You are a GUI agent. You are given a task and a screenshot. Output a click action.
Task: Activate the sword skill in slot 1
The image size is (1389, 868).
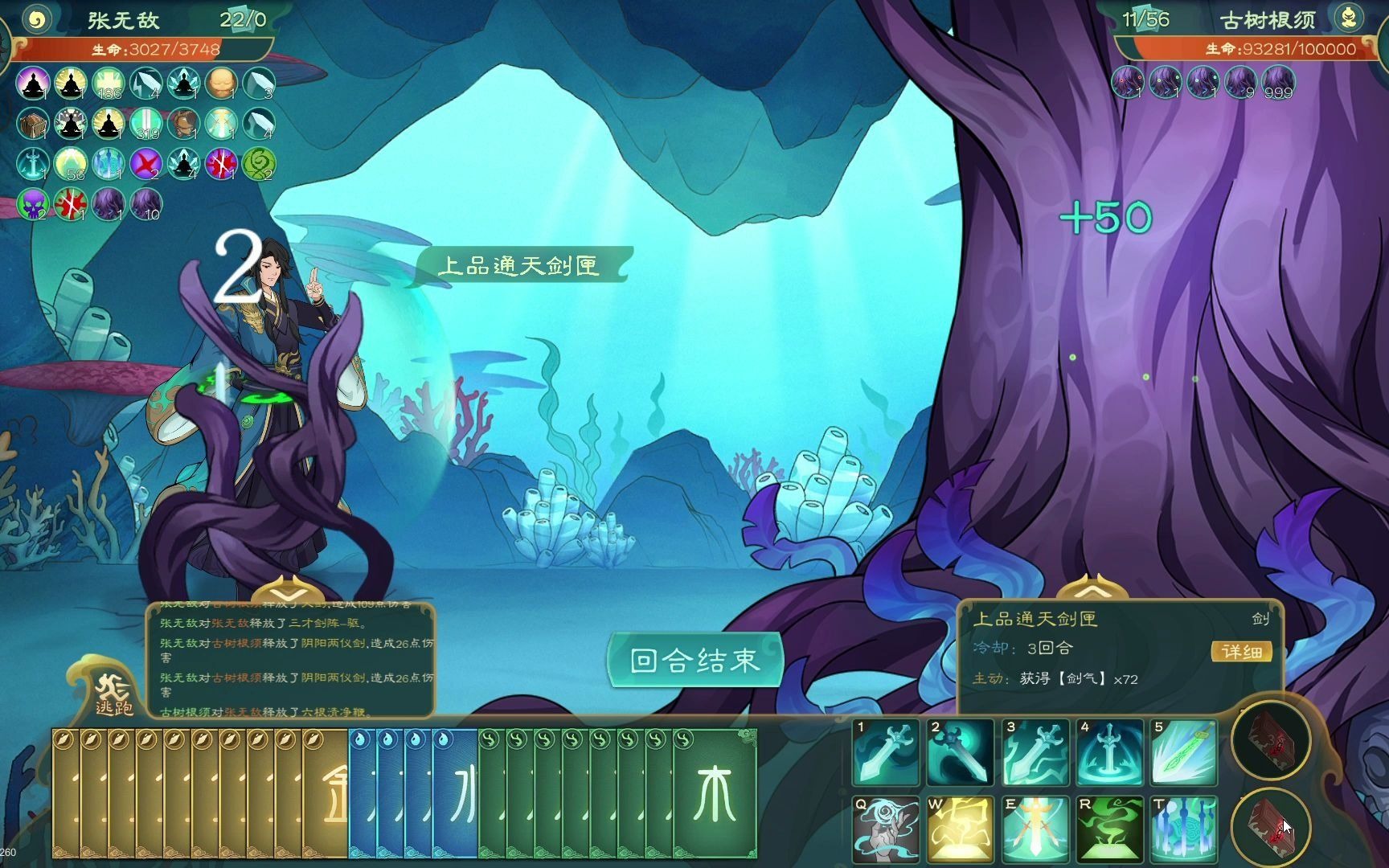click(886, 752)
